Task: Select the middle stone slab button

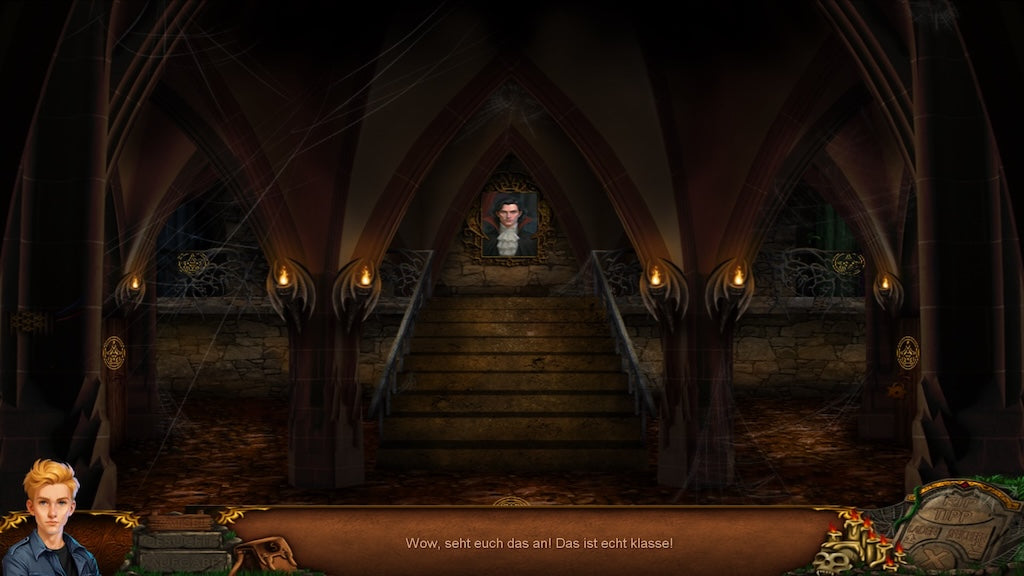Action: [179, 541]
